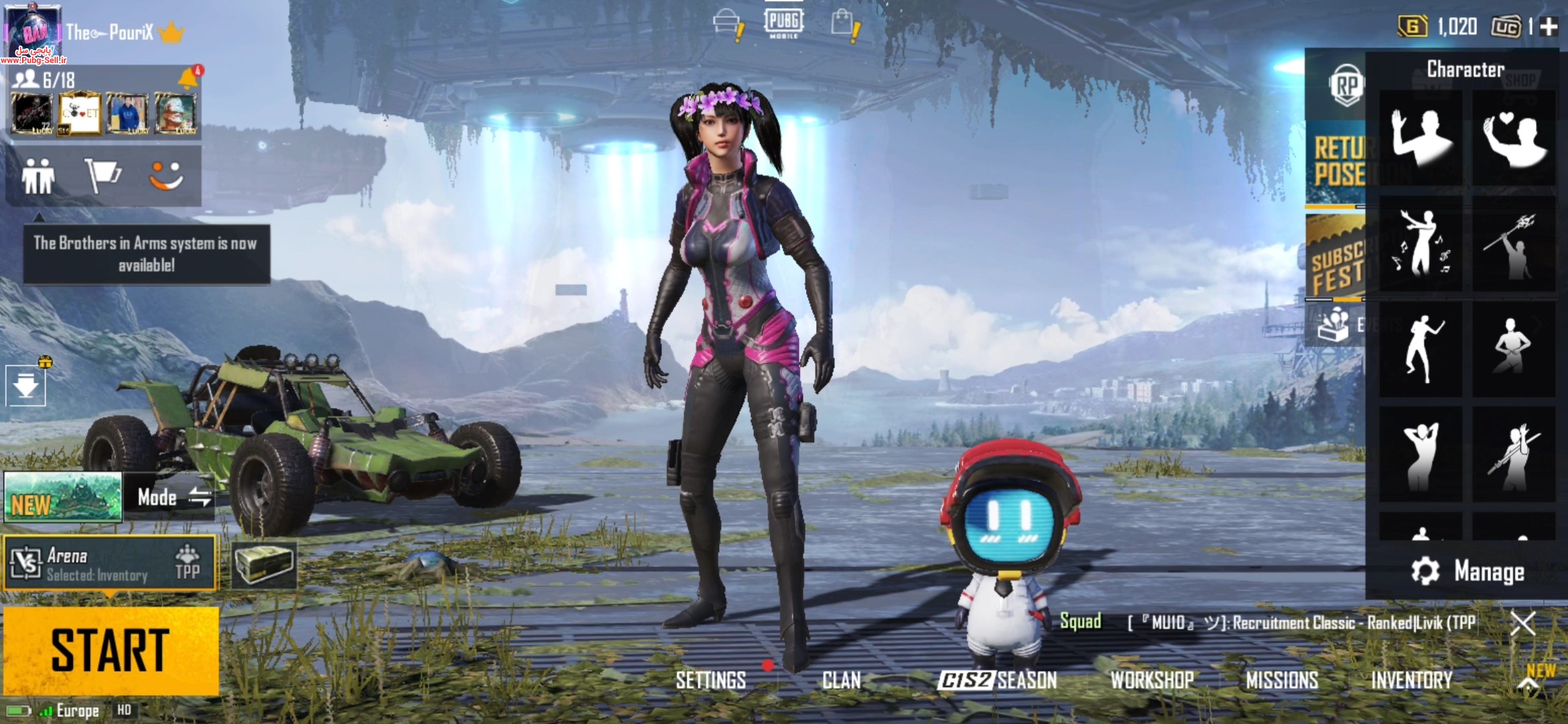The image size is (1568, 724).
Task: Add UC with the plus button
Action: (1549, 27)
